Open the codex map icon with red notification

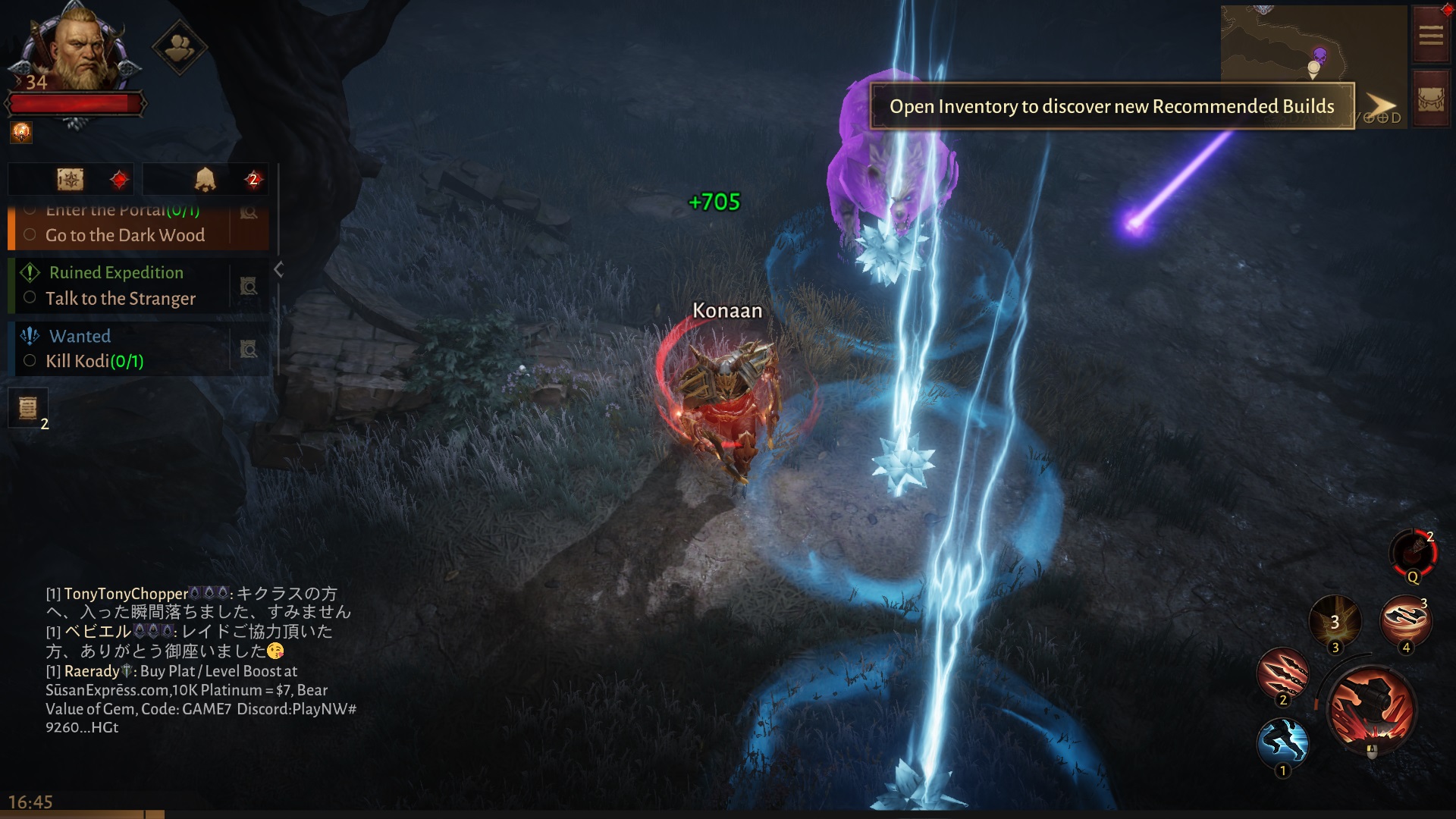tap(71, 179)
